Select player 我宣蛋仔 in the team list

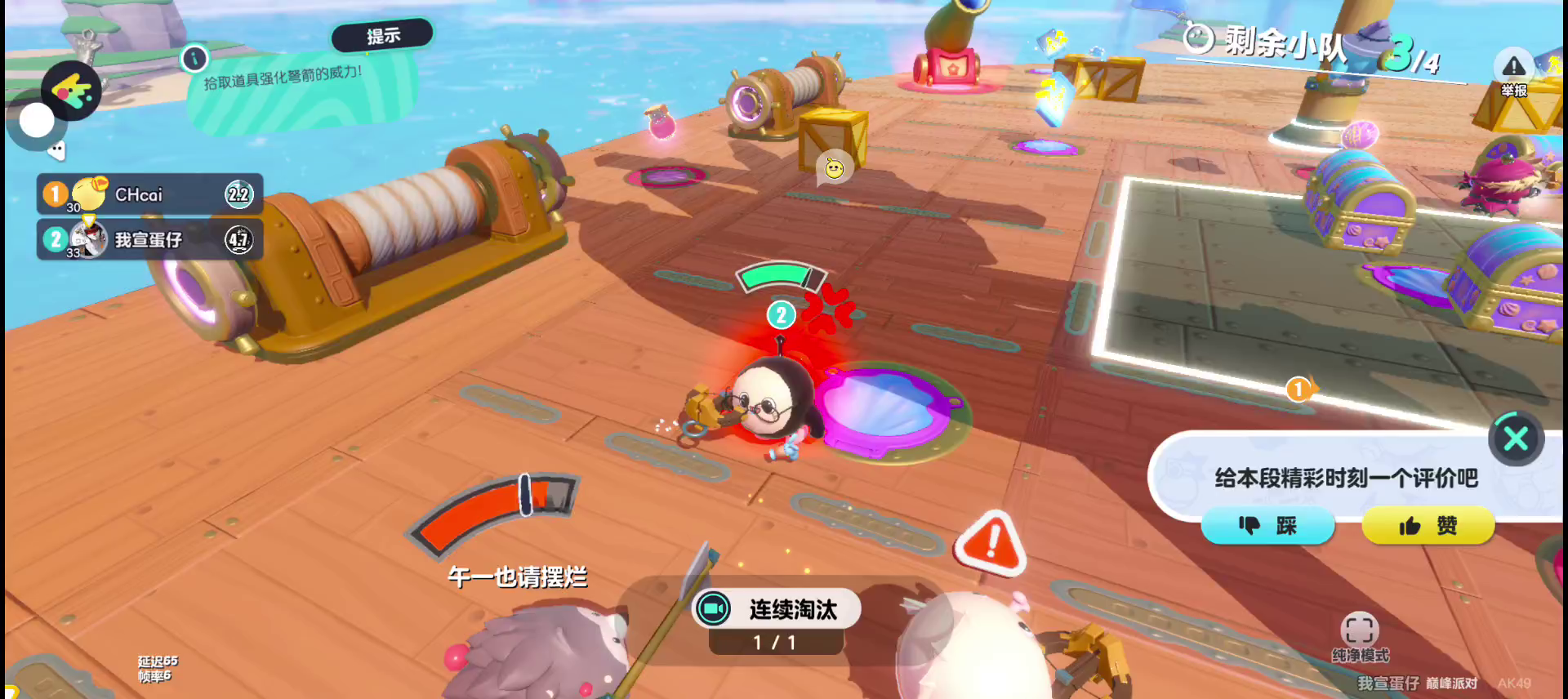[x=149, y=239]
